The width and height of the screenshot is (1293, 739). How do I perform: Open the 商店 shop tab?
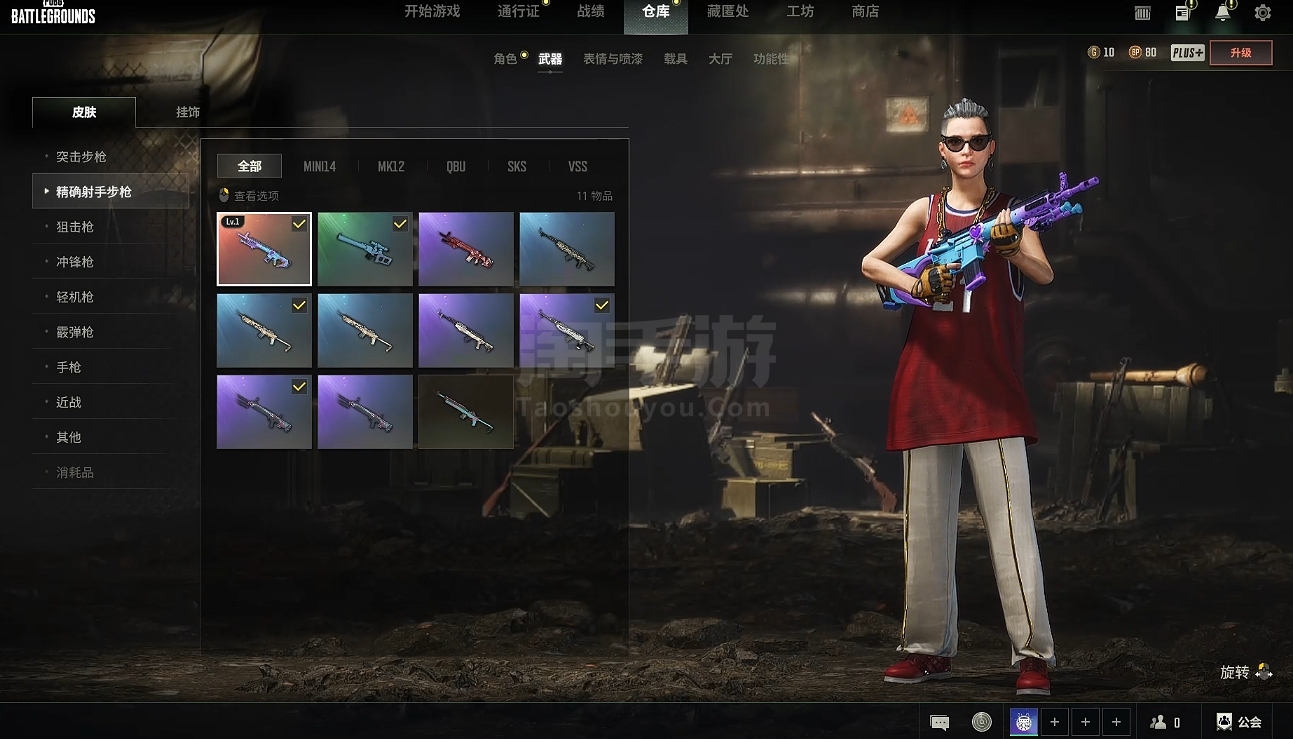pyautogui.click(x=865, y=12)
